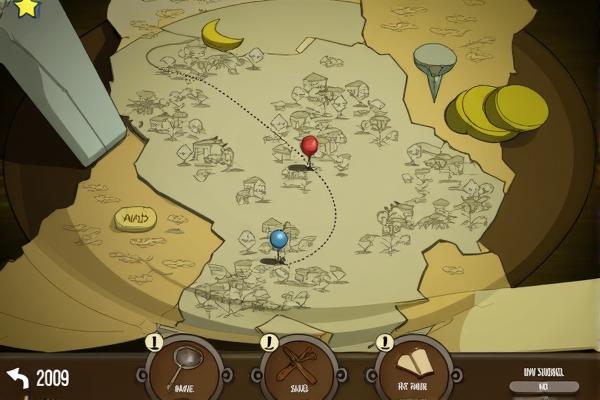Image resolution: width=600 pixels, height=400 pixels.
Task: Open the magnifying pan round button
Action: pos(184,368)
